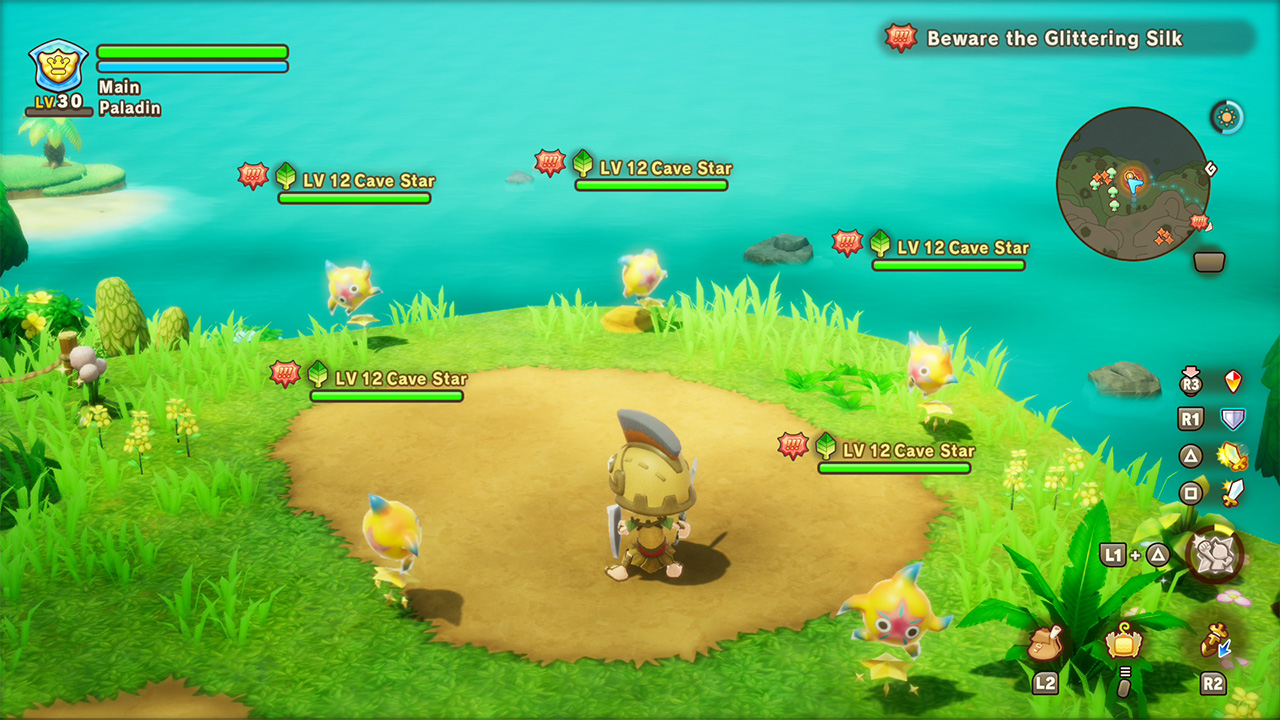Activate the red gem lock-on icon
This screenshot has height=720, width=1280.
1233,381
